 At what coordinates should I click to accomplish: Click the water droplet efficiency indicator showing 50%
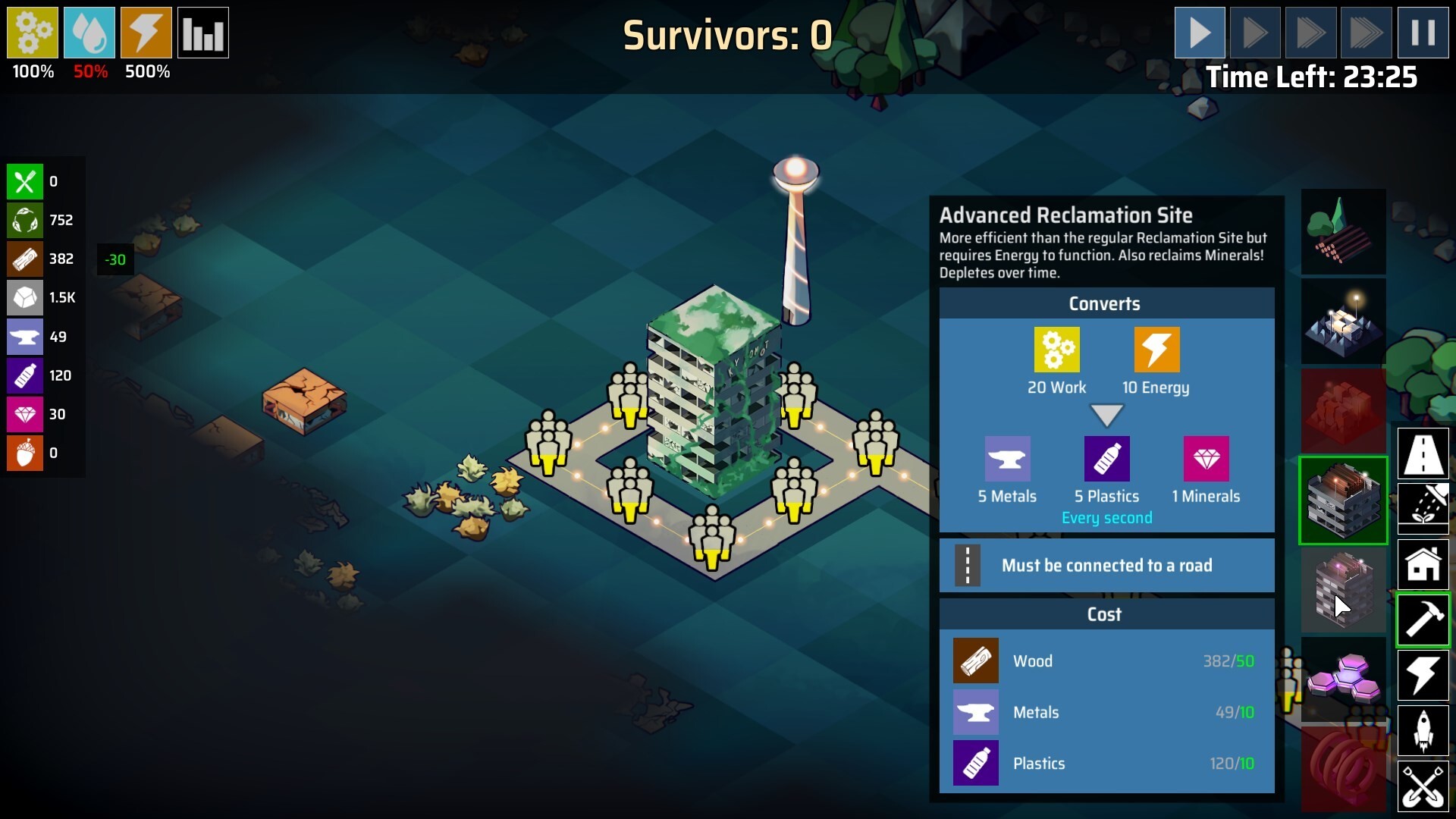coord(89,32)
